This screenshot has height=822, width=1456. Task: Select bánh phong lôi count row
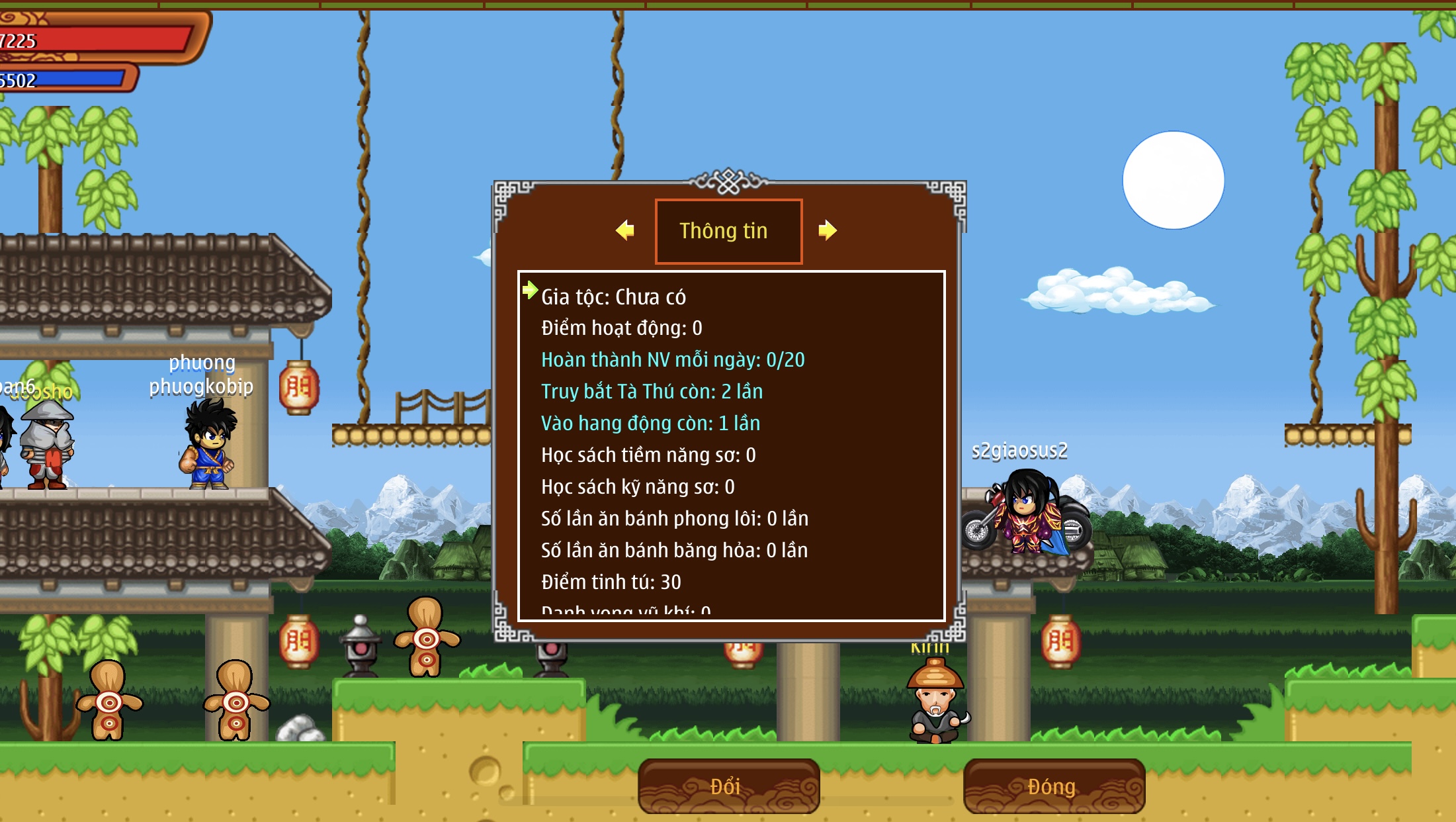tap(674, 519)
